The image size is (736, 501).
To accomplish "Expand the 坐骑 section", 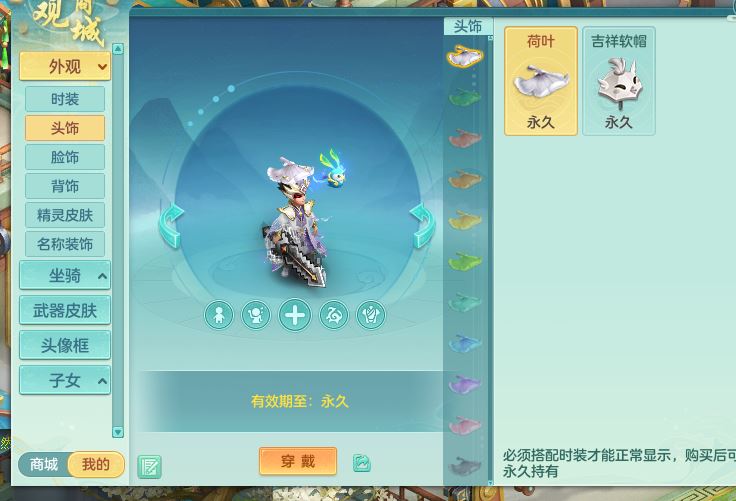I will (x=65, y=276).
